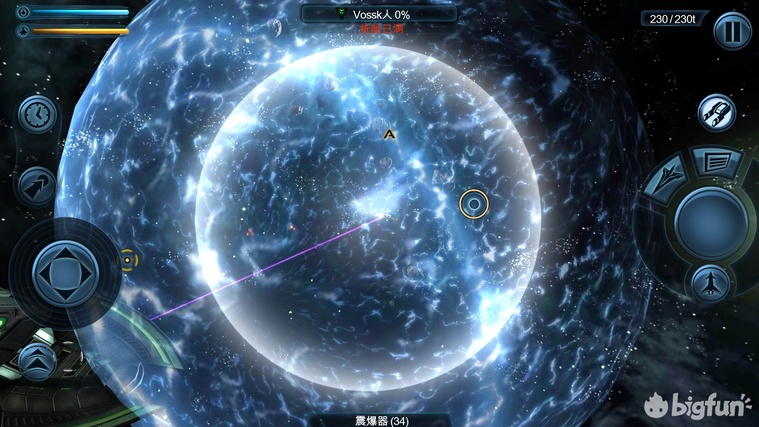Tap the small ship icon button
This screenshot has width=759, height=427.
click(x=709, y=283)
